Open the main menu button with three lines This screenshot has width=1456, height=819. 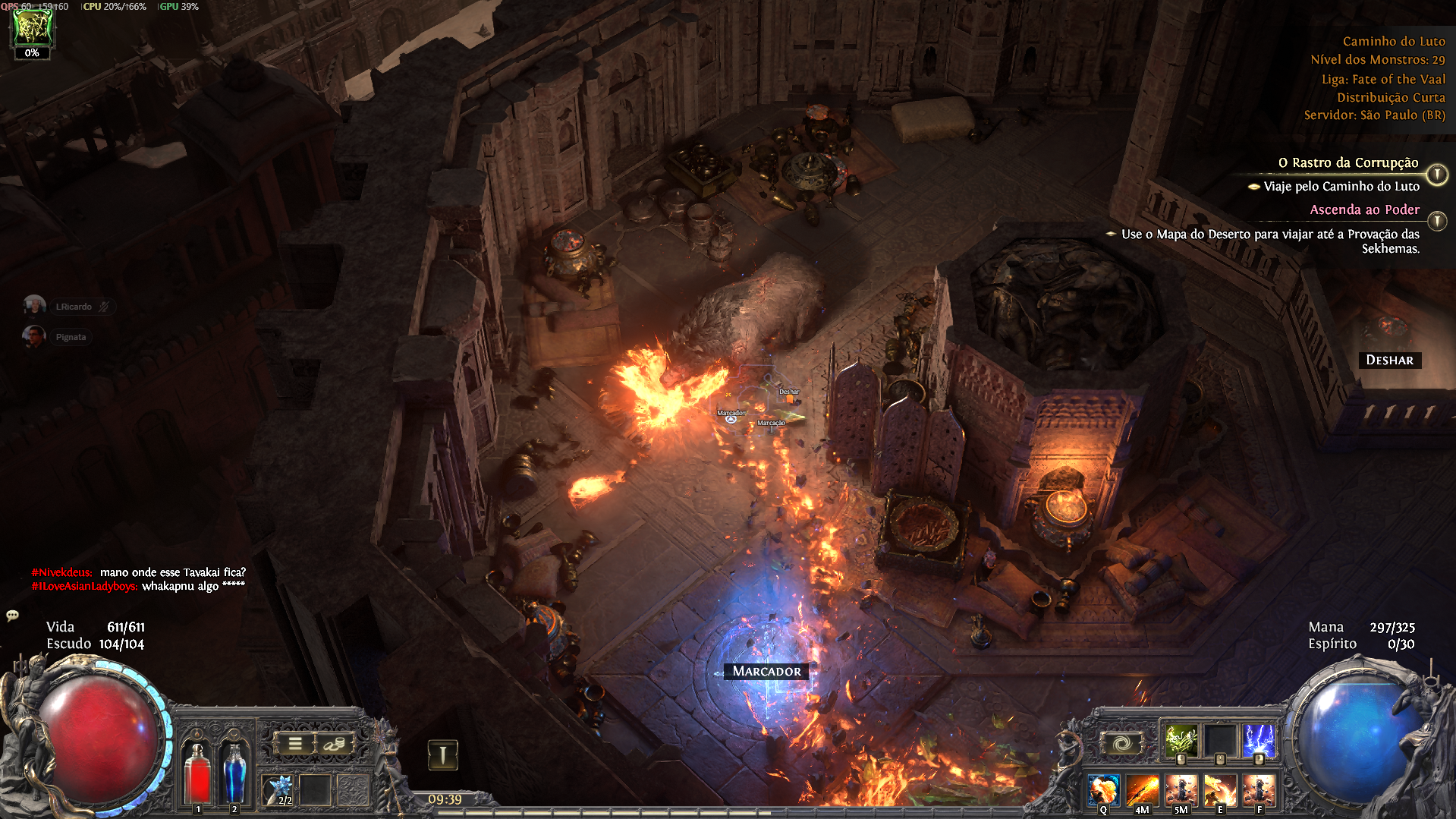[x=295, y=744]
